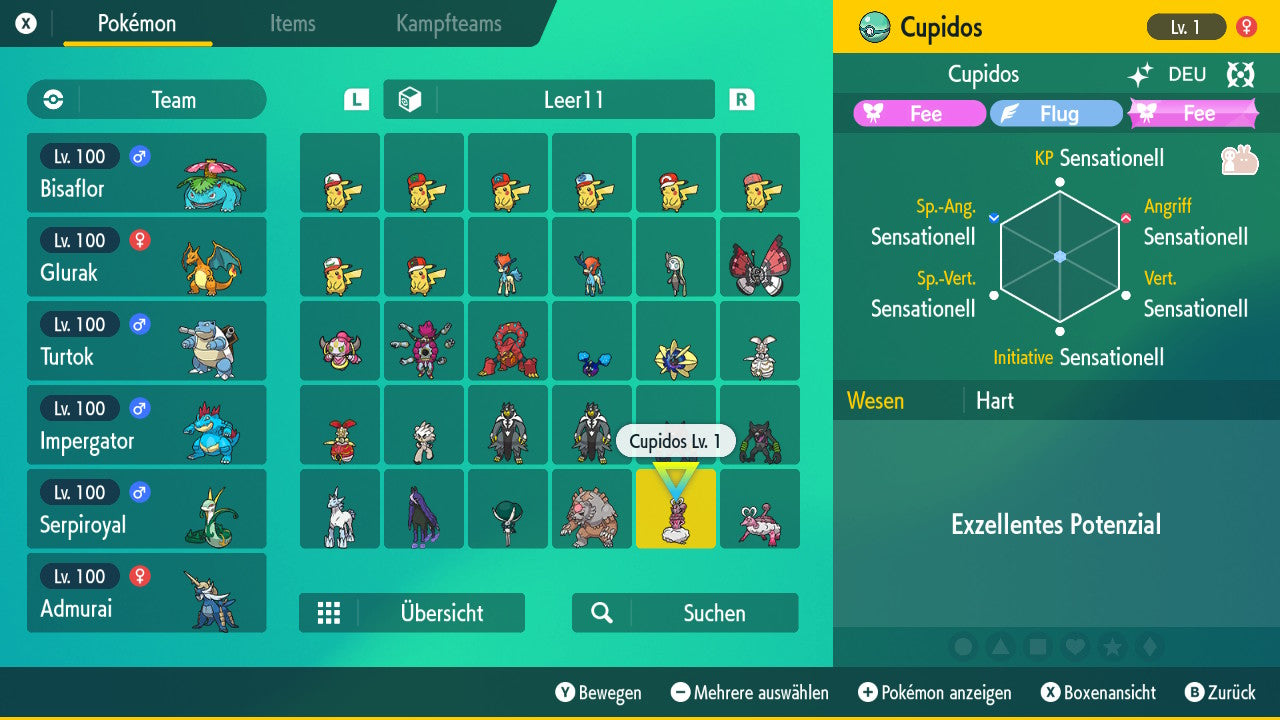Click the grid icon on the Übersicht button
The image size is (1280, 720).
click(x=330, y=613)
